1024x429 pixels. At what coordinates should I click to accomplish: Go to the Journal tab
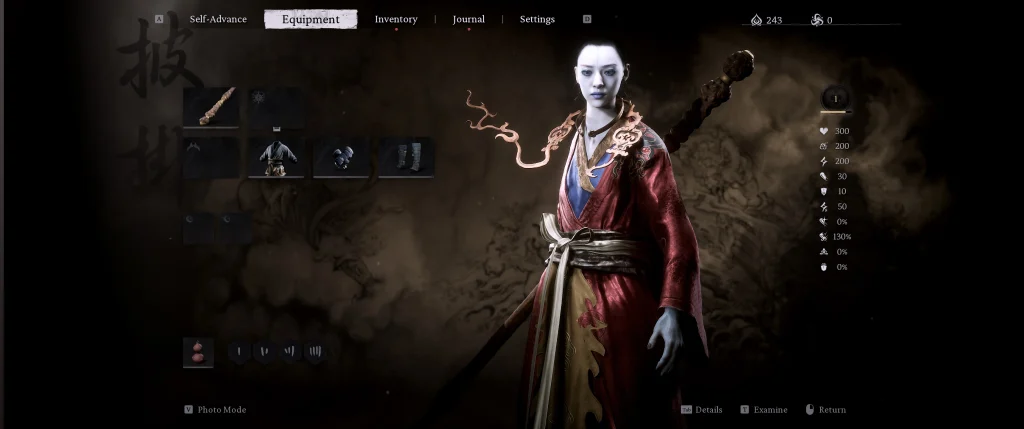tap(468, 19)
